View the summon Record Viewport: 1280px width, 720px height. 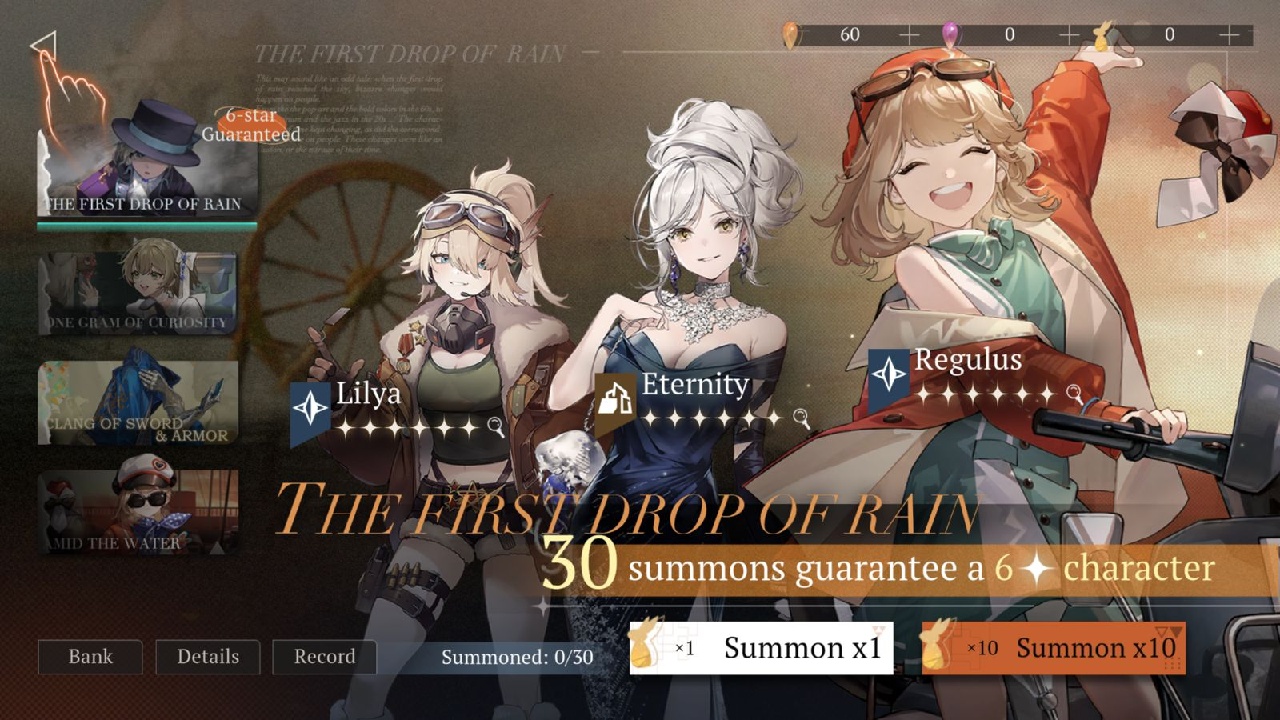pyautogui.click(x=323, y=657)
